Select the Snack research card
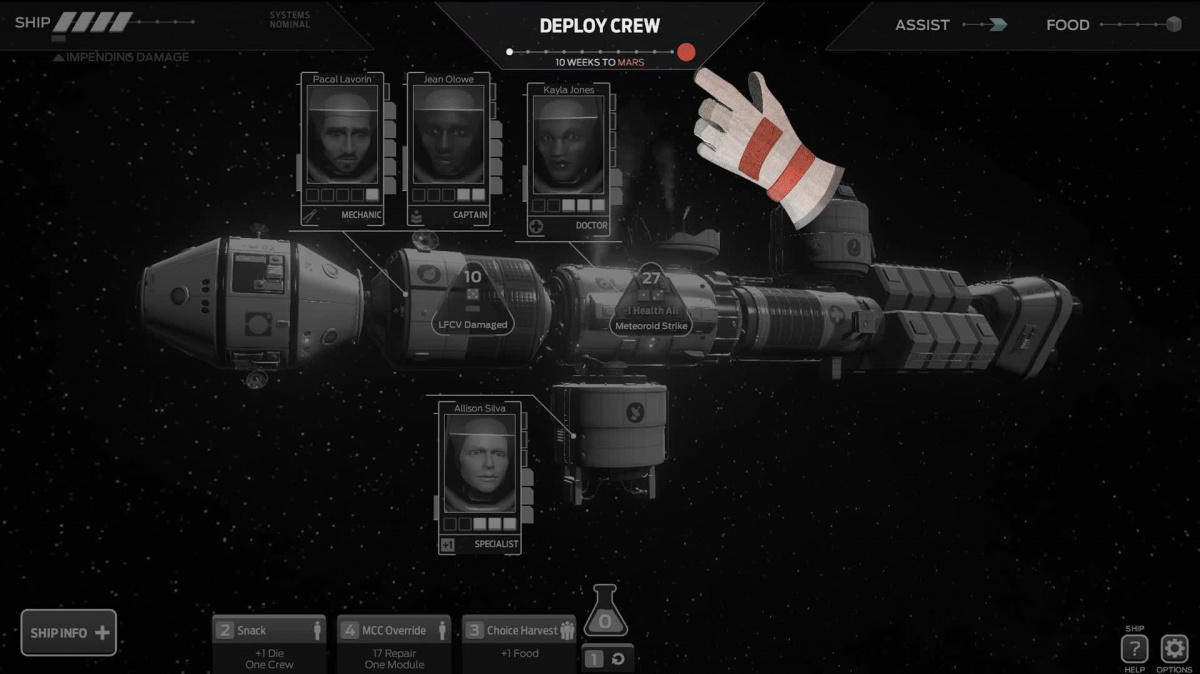The height and width of the screenshot is (674, 1200). click(x=269, y=643)
